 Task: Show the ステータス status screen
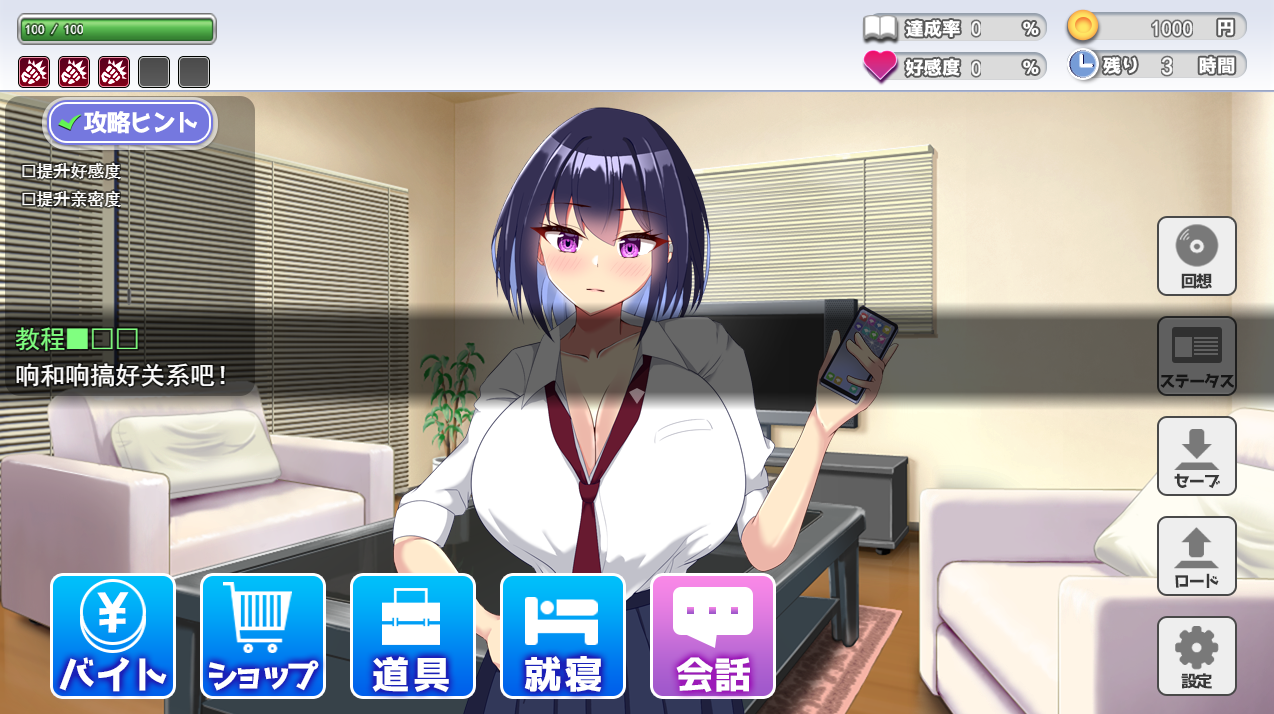(1196, 356)
